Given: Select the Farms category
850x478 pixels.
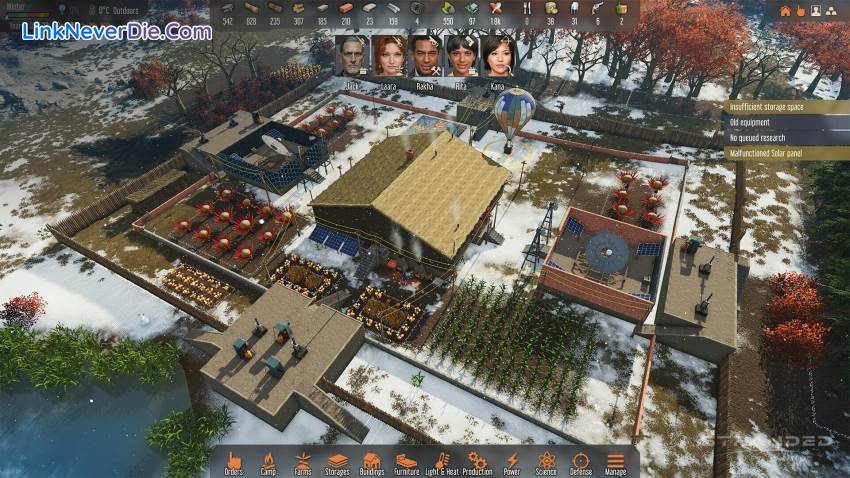Looking at the screenshot, I should [x=302, y=461].
